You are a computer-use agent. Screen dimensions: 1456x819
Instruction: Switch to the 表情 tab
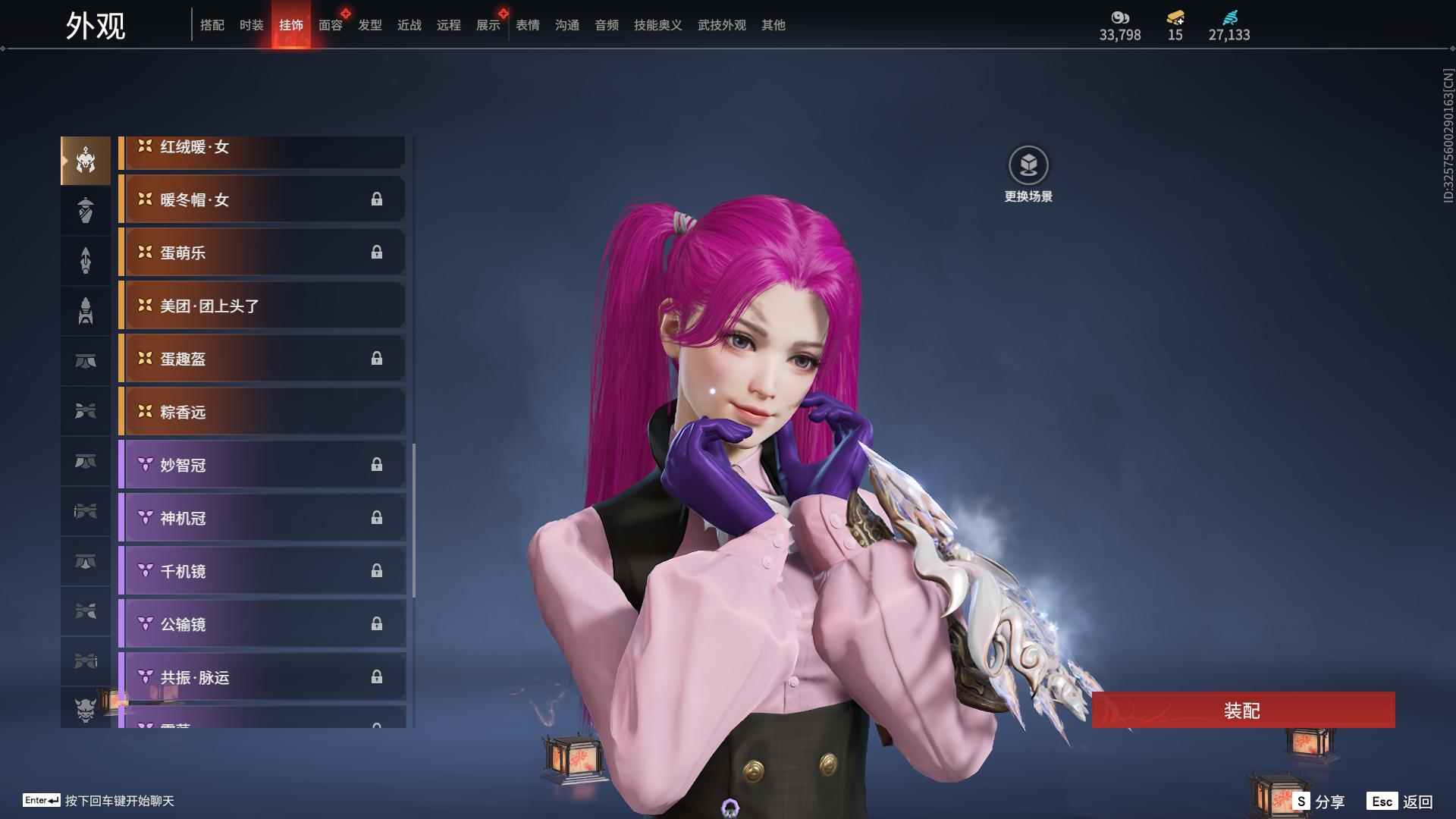tap(527, 25)
